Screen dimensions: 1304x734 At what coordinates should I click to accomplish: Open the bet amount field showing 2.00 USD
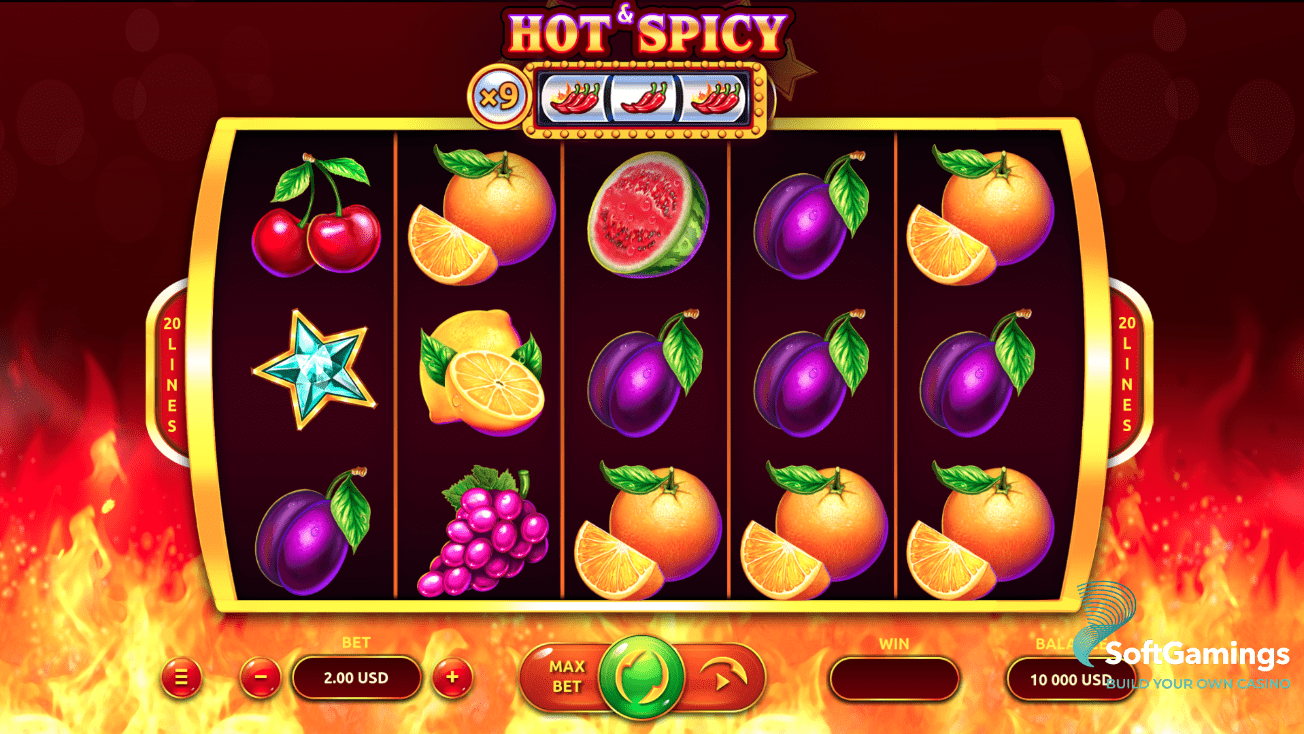(356, 677)
